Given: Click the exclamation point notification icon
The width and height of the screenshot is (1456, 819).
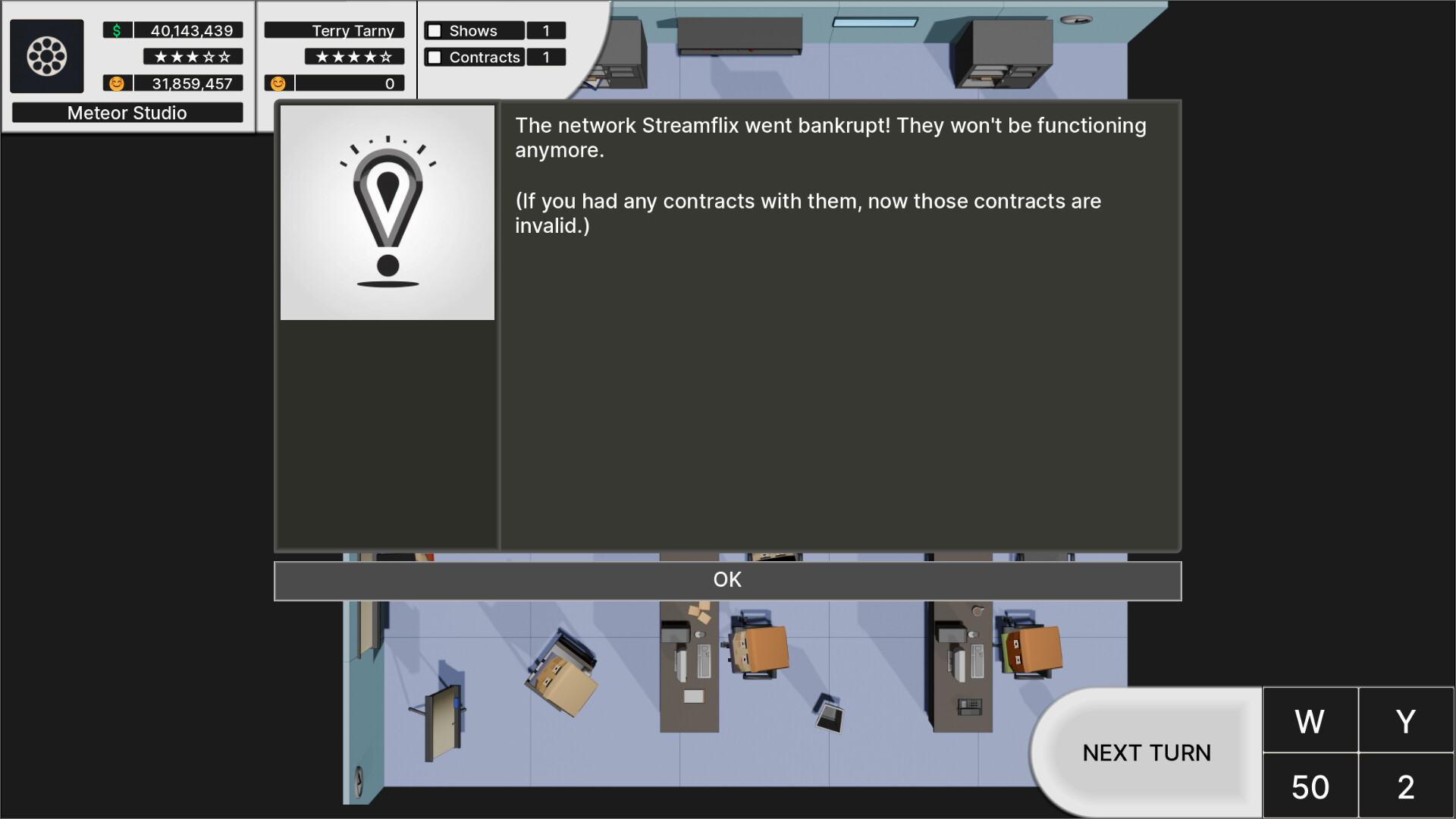Looking at the screenshot, I should point(388,211).
